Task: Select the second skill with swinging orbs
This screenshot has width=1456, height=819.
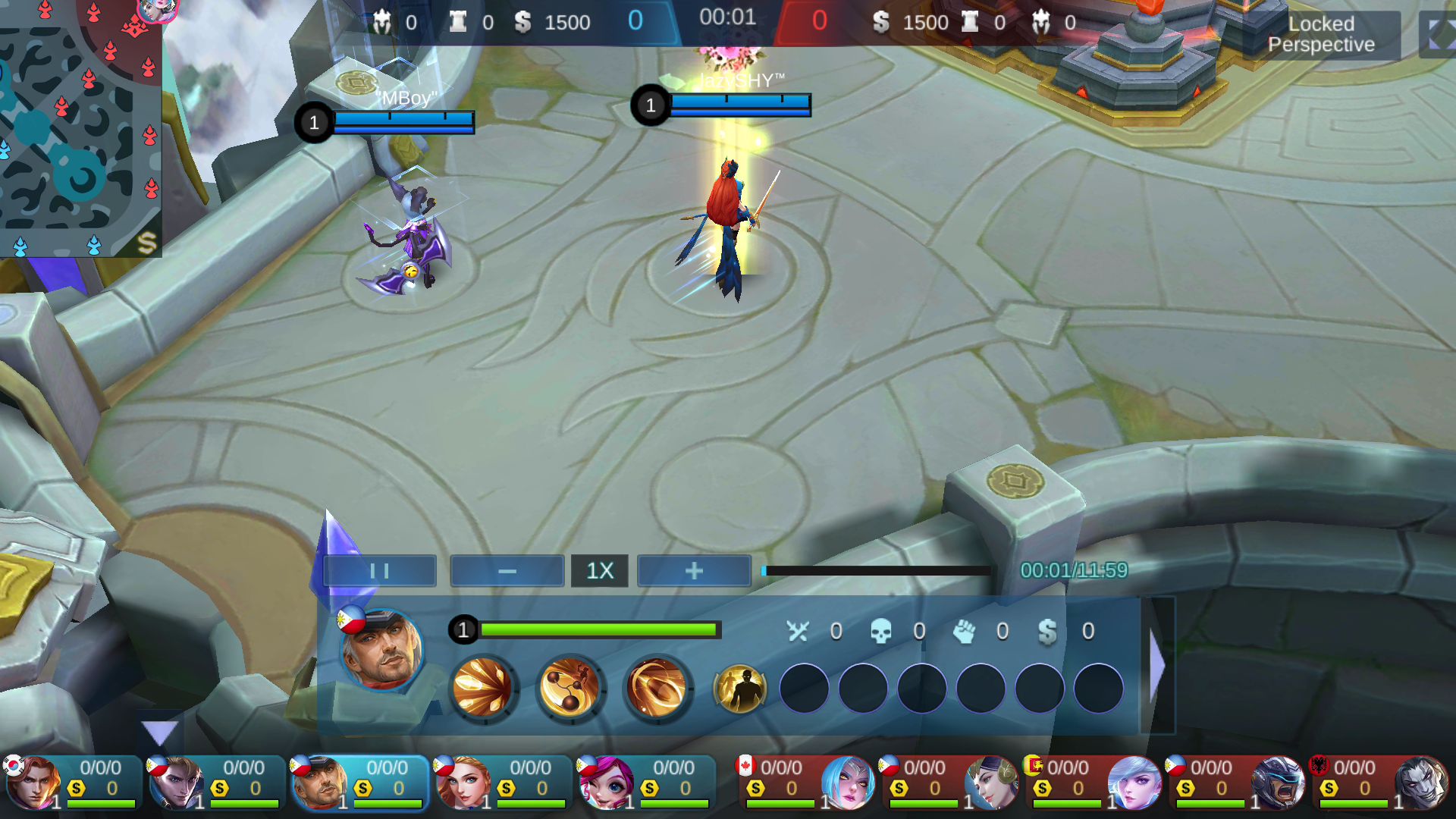Action: [x=570, y=689]
